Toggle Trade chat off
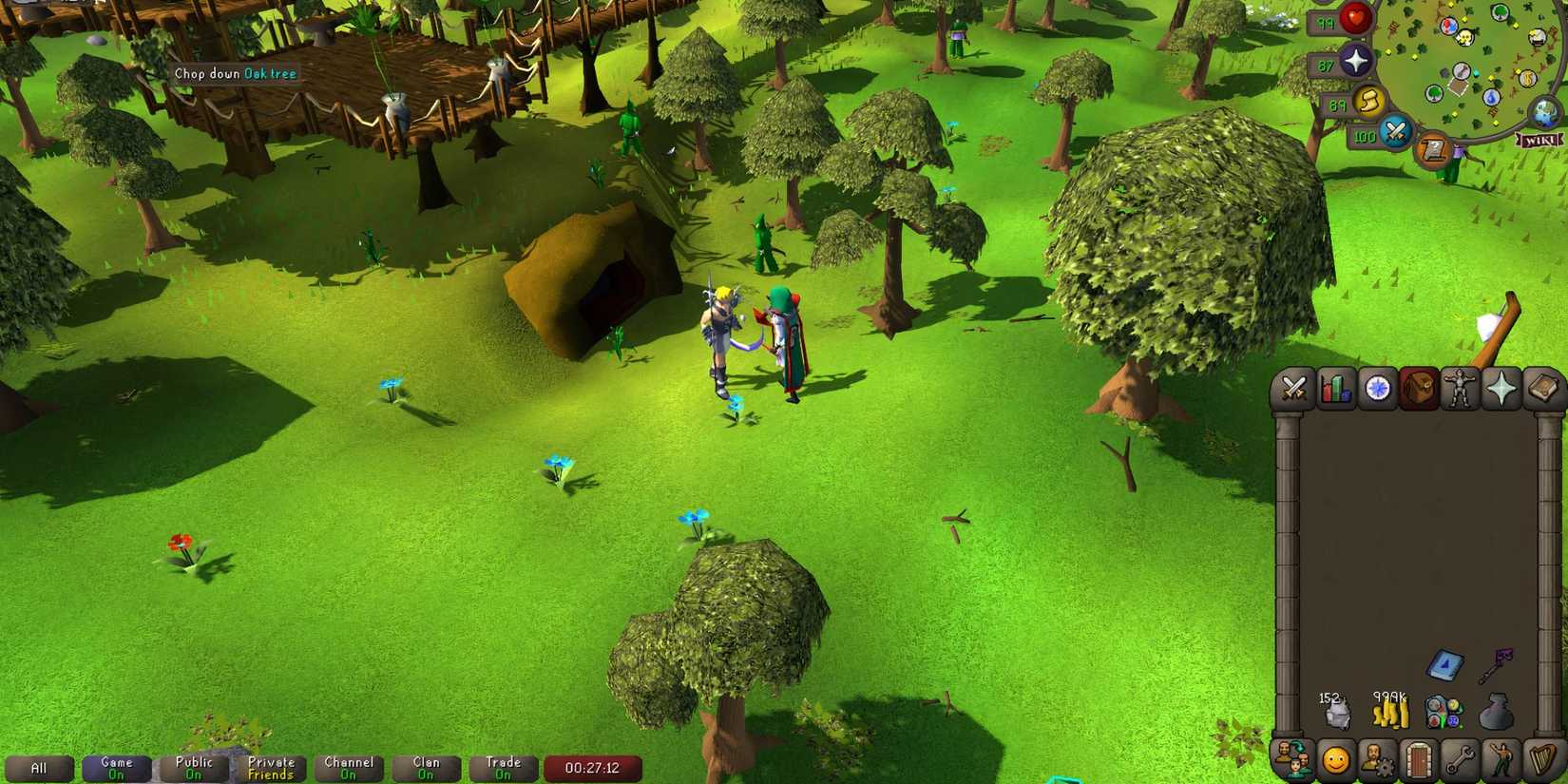Image resolution: width=1568 pixels, height=784 pixels. point(504,768)
